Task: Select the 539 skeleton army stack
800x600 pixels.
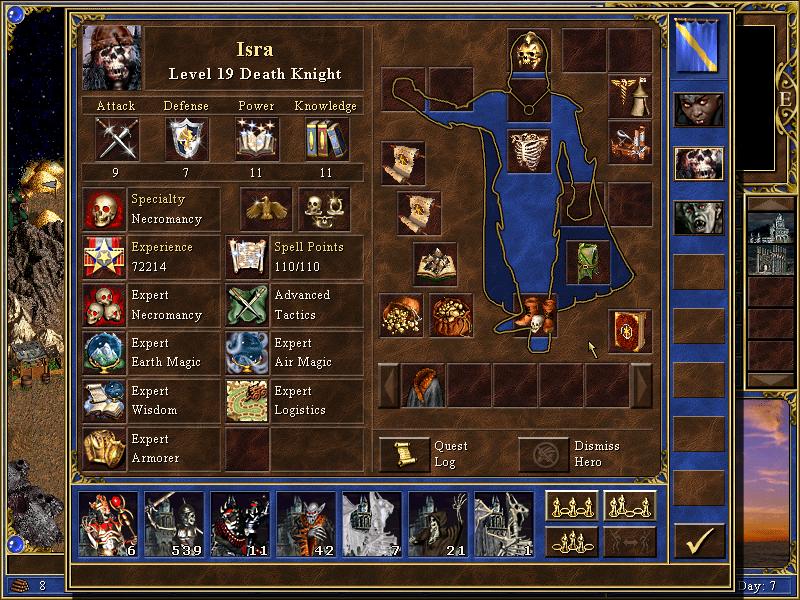Action: click(174, 524)
